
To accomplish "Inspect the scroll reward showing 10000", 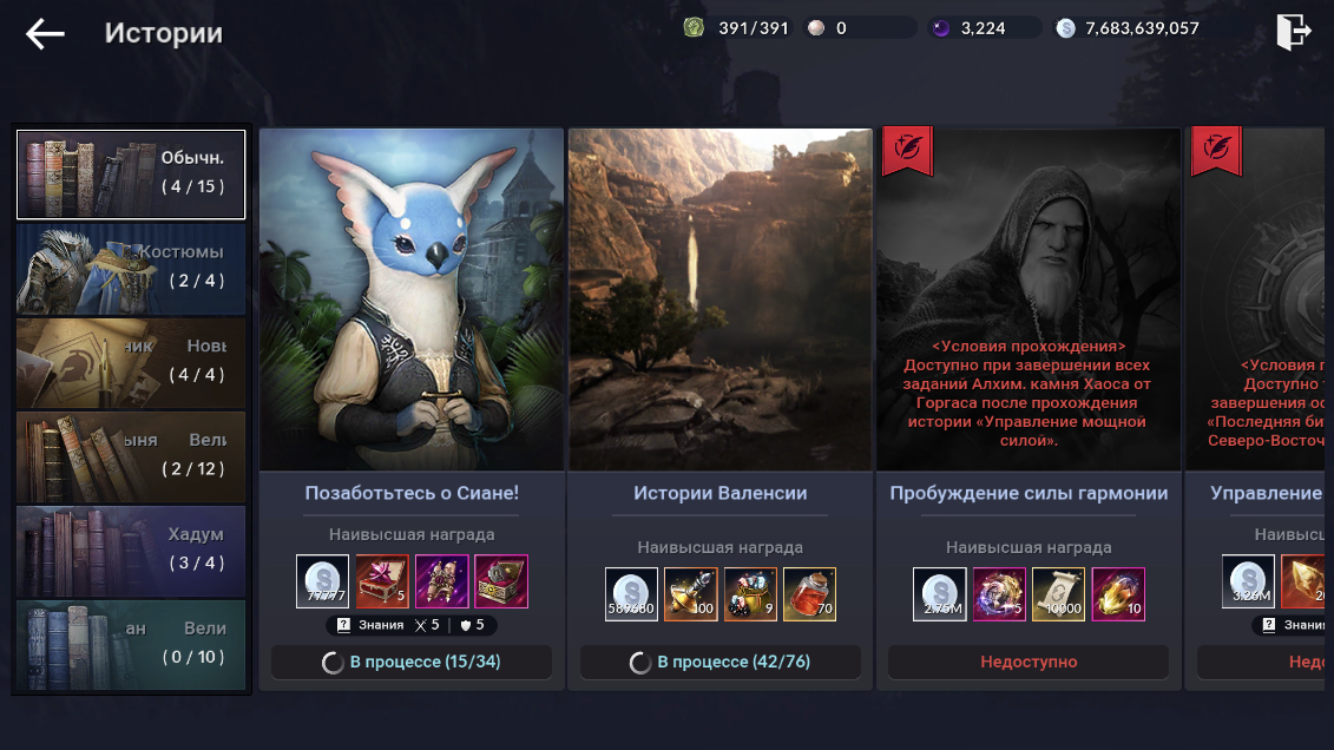I will click(1059, 594).
